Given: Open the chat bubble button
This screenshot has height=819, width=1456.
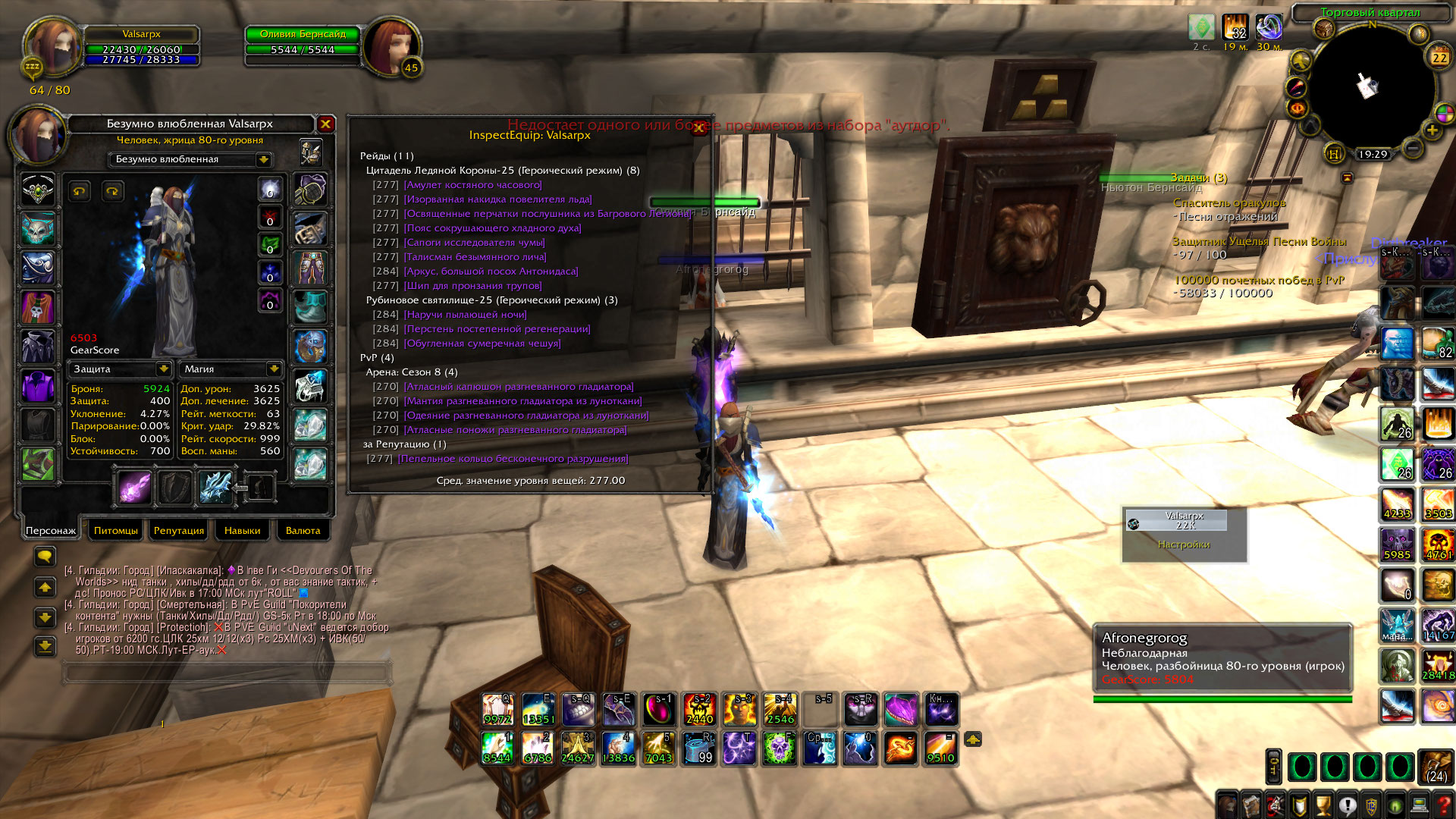Looking at the screenshot, I should [x=45, y=557].
